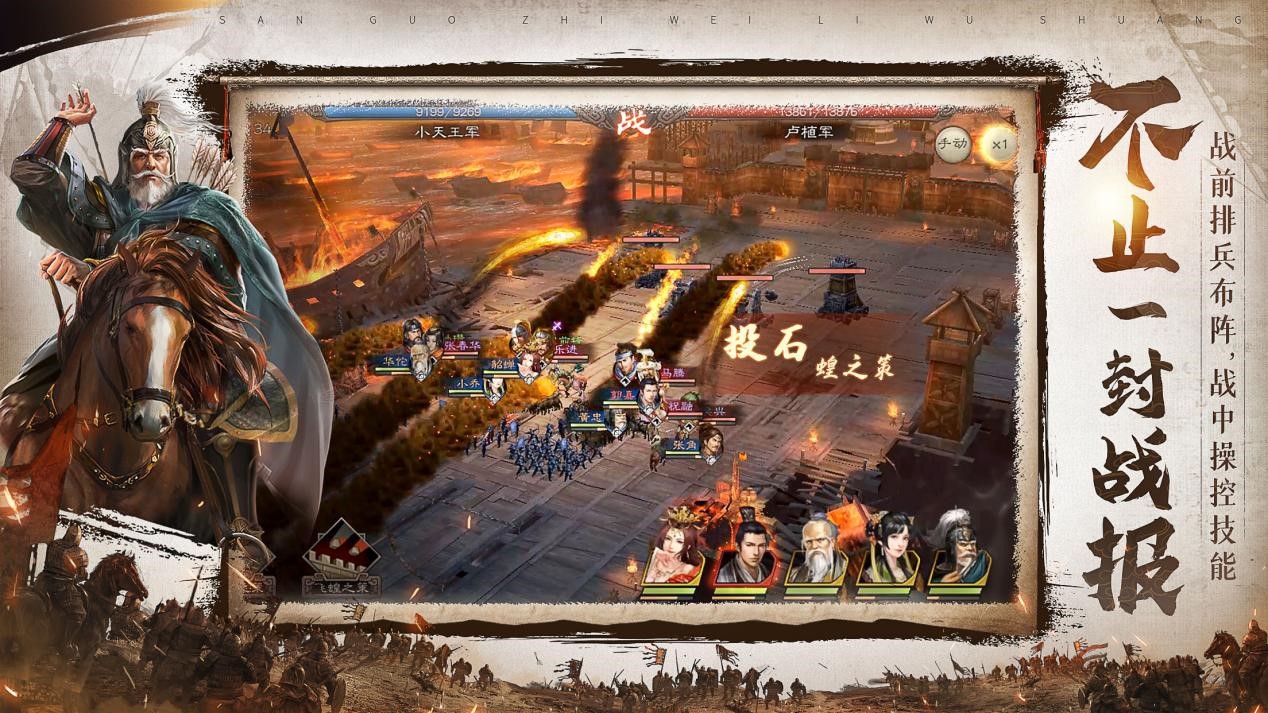
Task: Change battle speed with the ×1 button
Action: (998, 143)
